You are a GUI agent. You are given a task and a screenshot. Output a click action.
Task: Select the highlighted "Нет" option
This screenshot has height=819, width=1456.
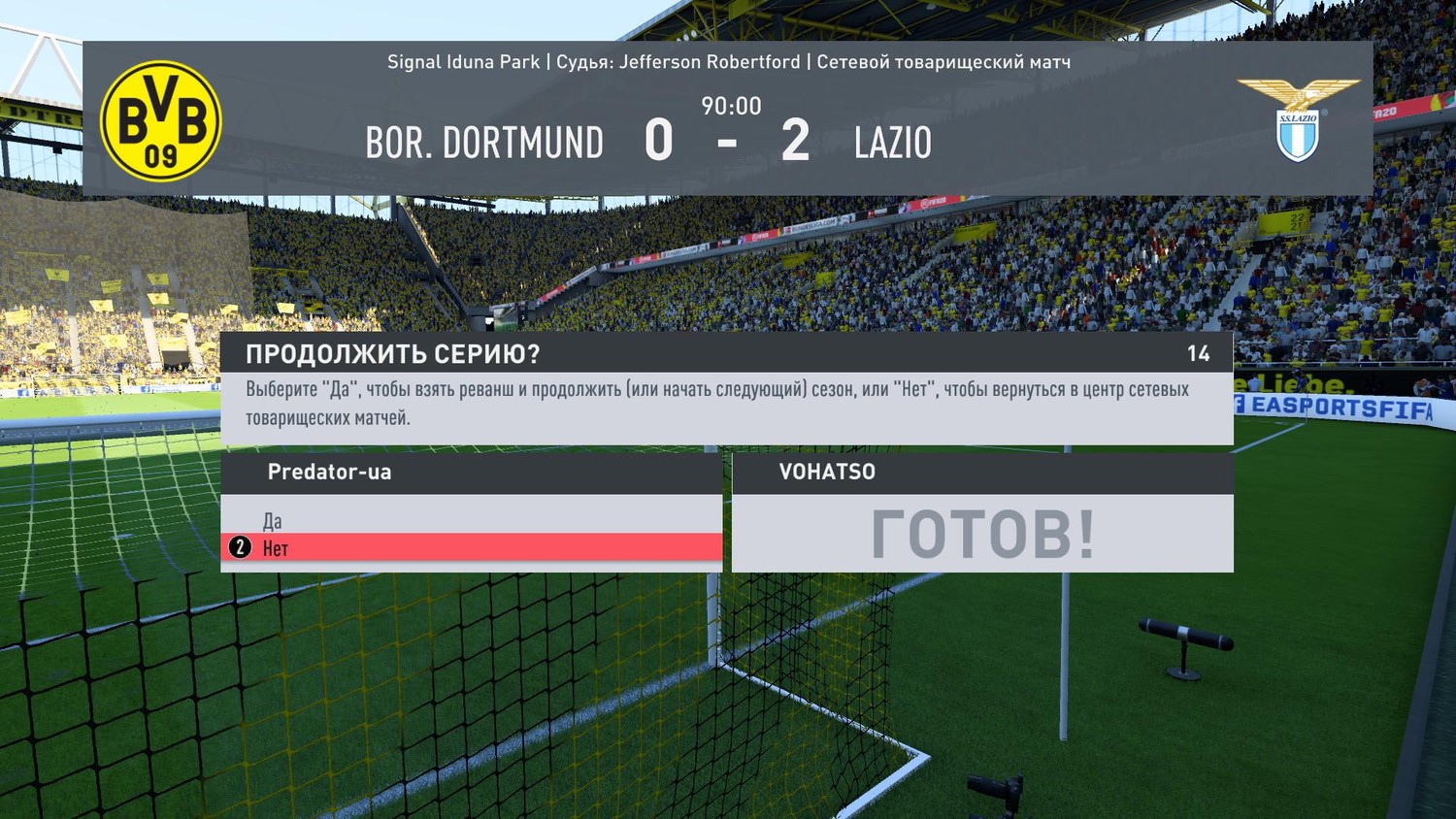(277, 548)
